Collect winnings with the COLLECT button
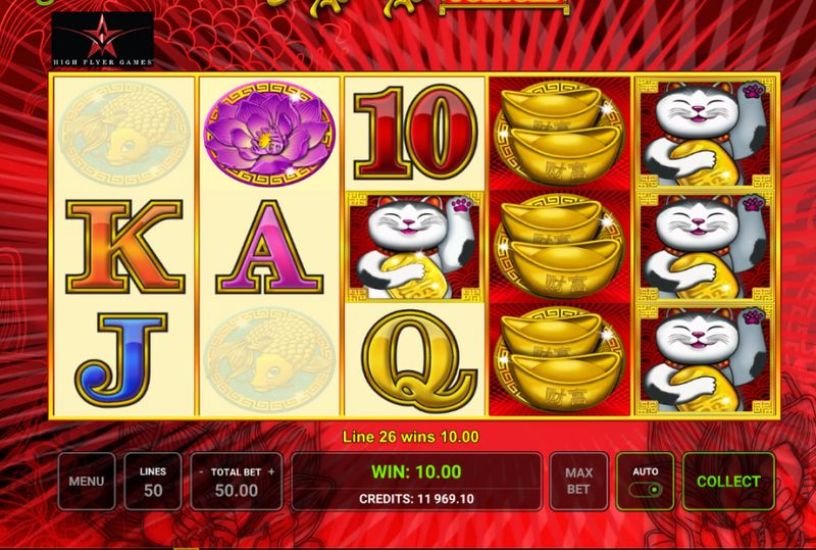The image size is (816, 550). pyautogui.click(x=728, y=481)
